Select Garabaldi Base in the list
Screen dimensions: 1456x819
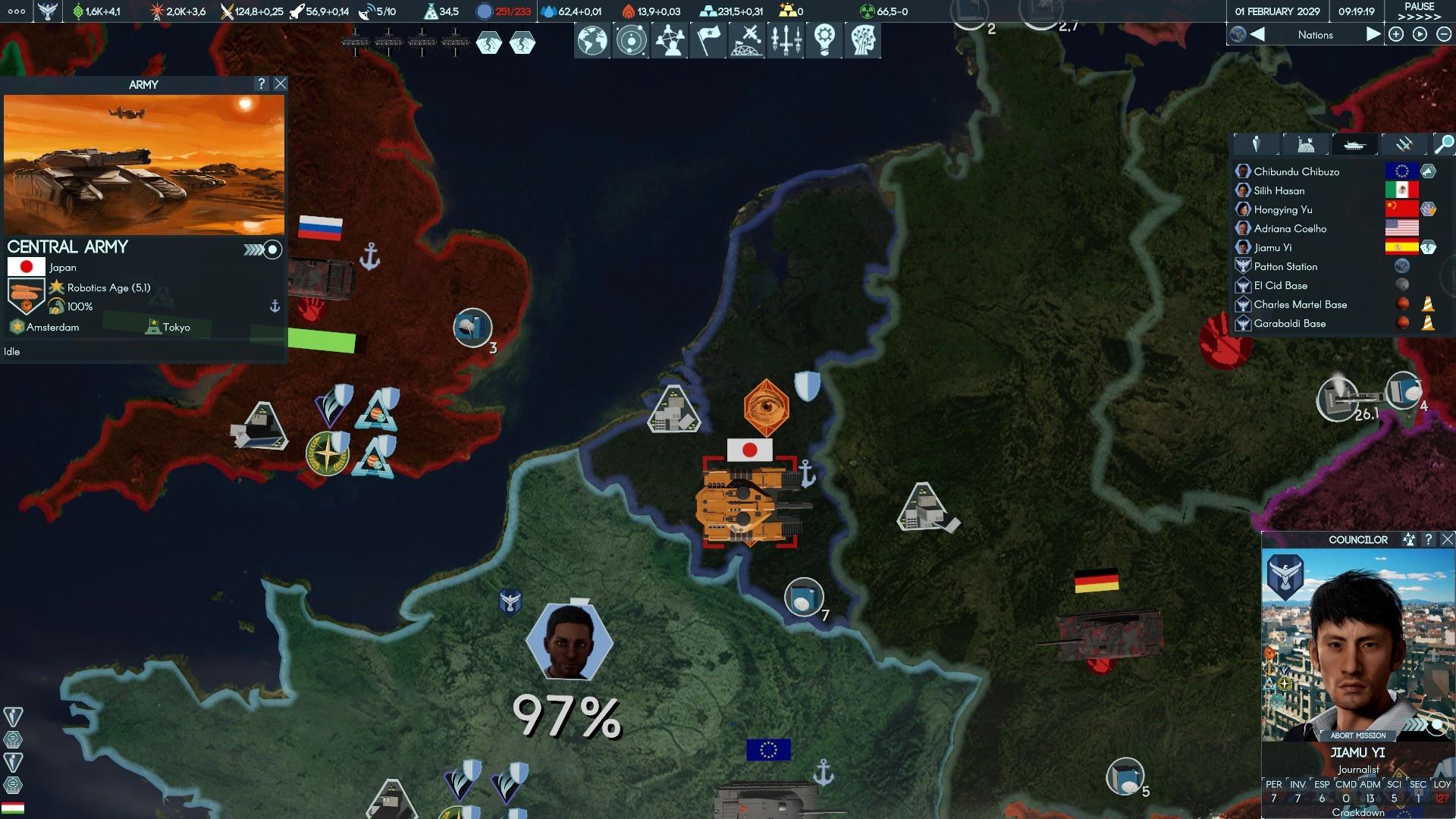(x=1289, y=324)
